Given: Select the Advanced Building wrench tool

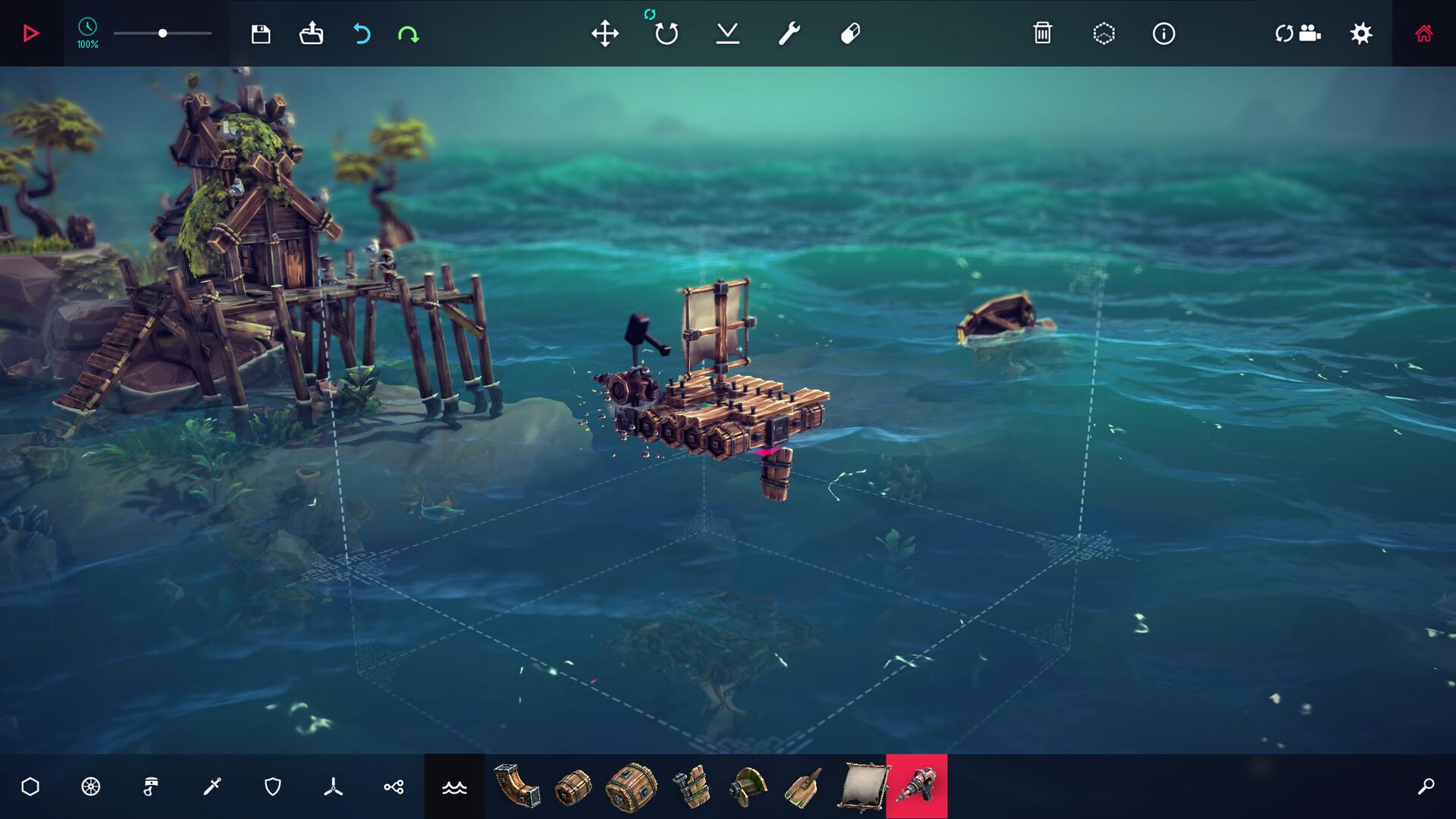Looking at the screenshot, I should [787, 33].
